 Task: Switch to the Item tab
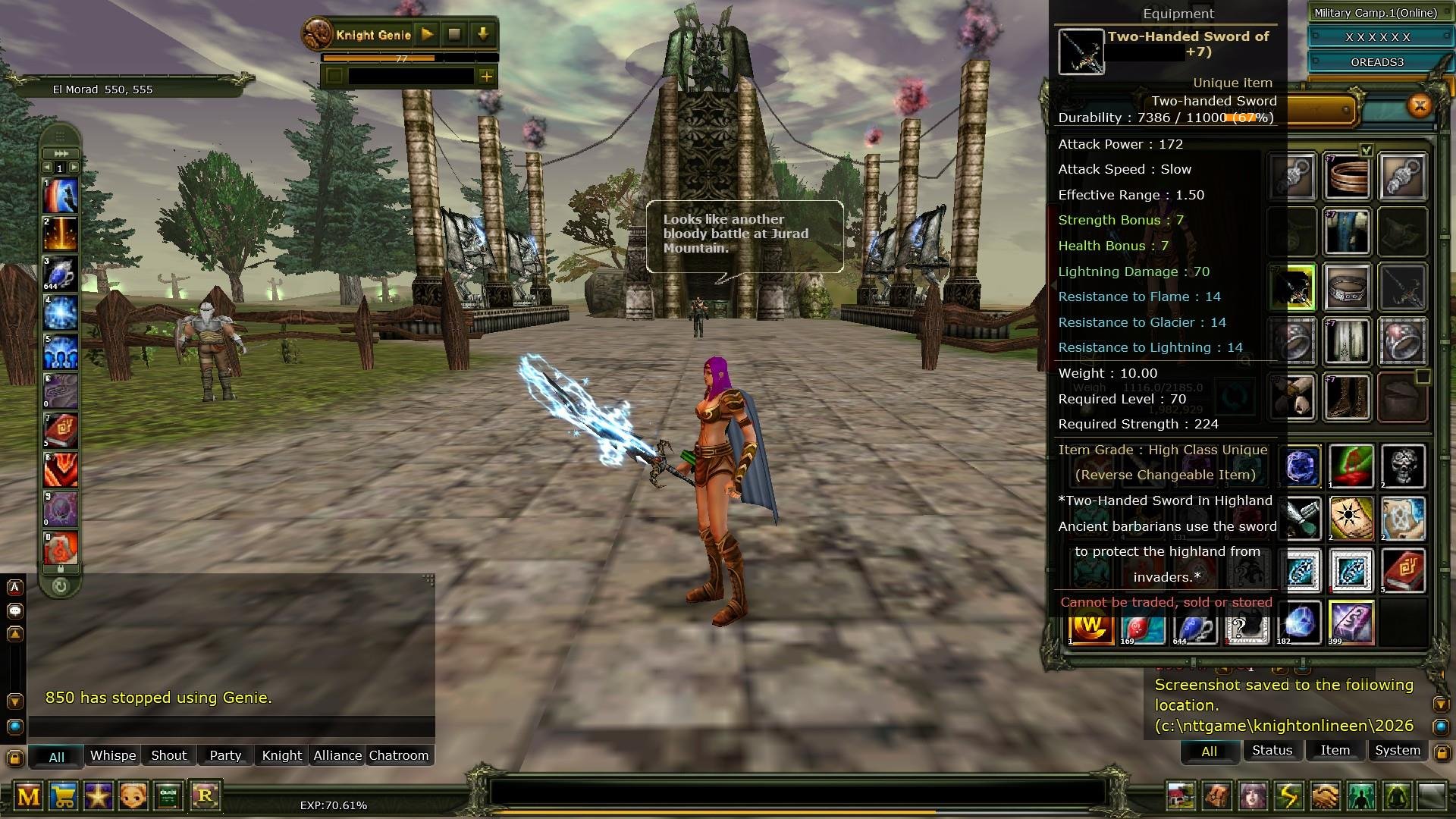point(1334,750)
